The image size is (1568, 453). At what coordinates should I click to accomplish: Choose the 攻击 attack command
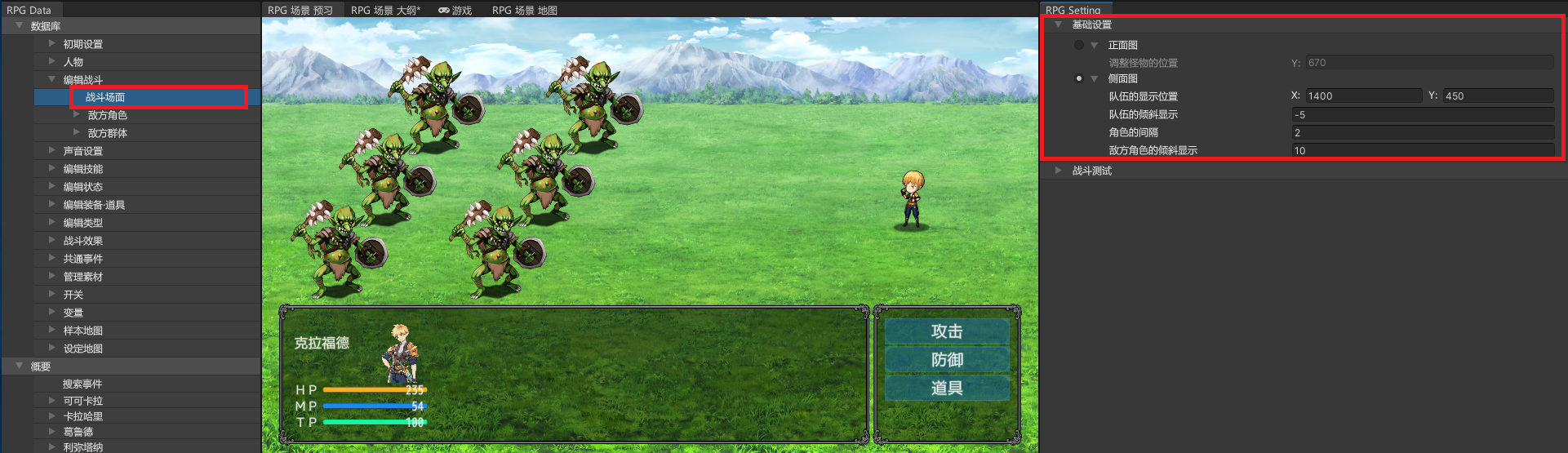[x=947, y=331]
